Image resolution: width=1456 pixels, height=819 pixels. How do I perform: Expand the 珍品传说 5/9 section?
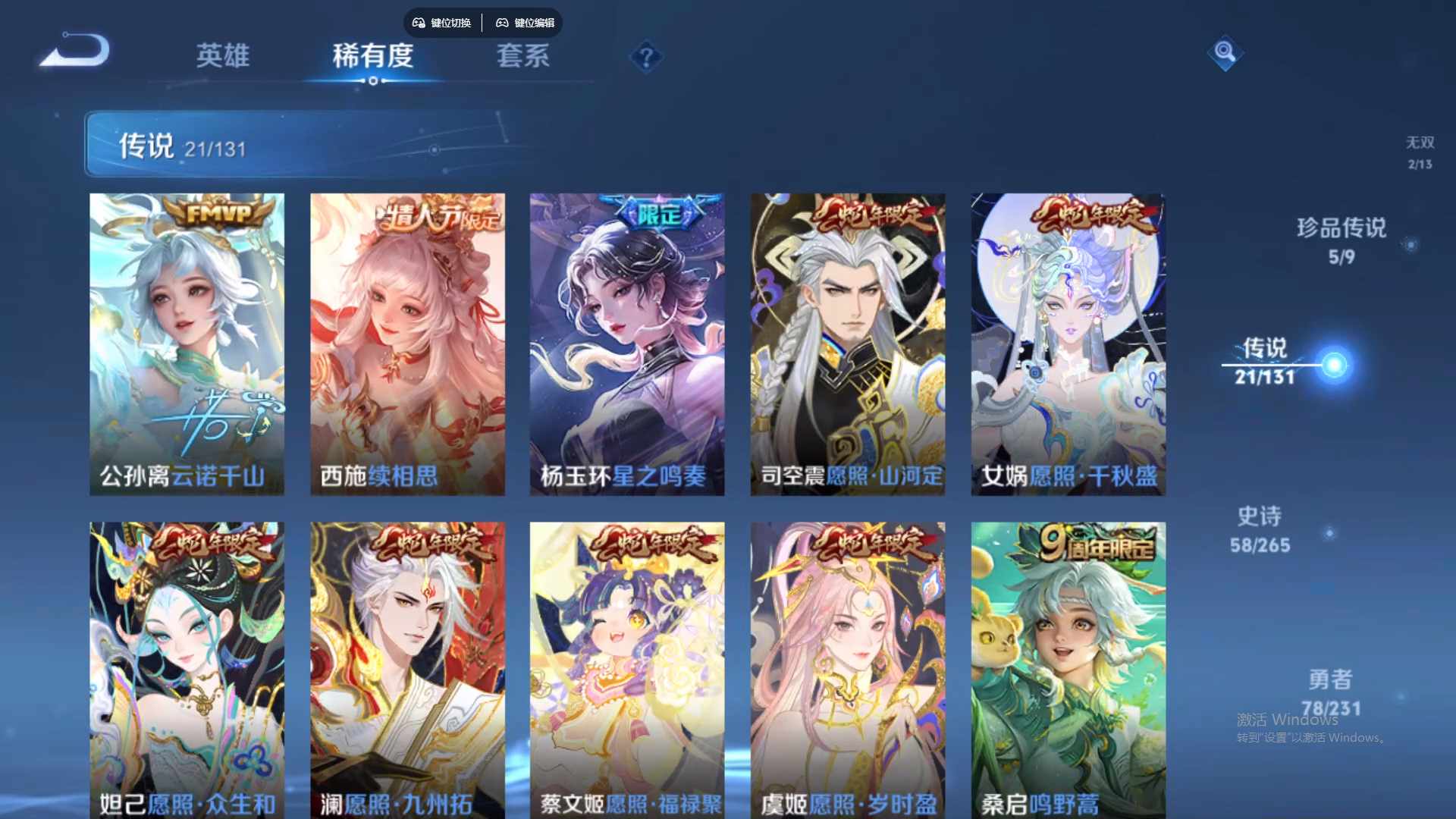(x=1341, y=243)
